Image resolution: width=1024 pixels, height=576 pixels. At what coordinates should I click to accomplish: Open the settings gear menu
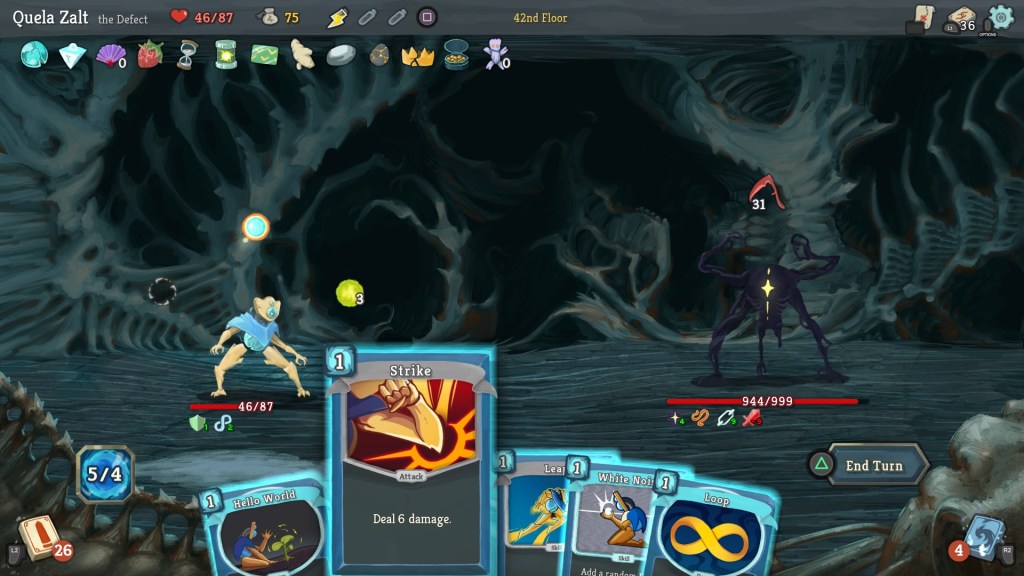coord(1000,17)
